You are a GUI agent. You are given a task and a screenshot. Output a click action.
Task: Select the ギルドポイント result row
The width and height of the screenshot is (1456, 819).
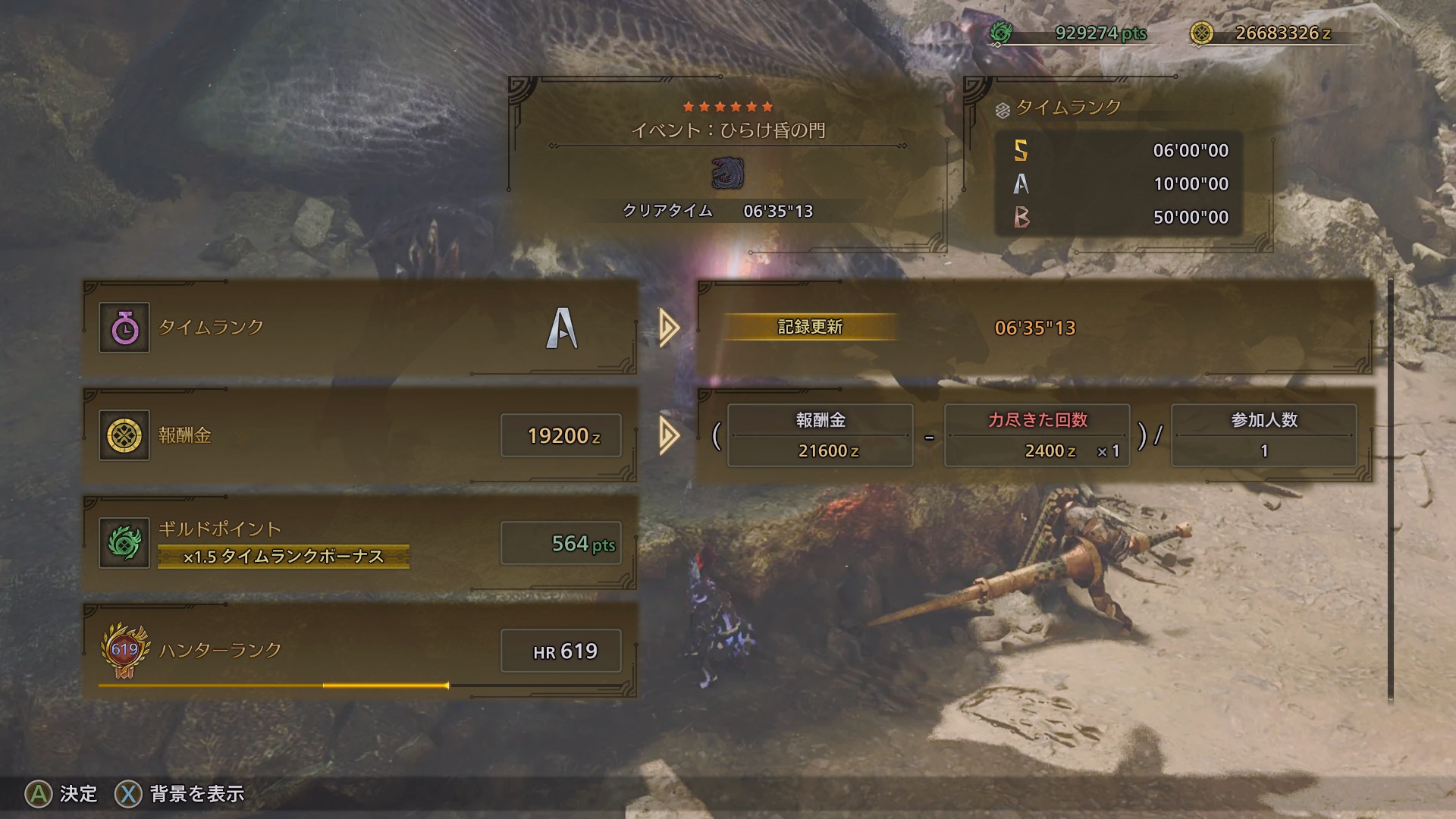pos(359,543)
